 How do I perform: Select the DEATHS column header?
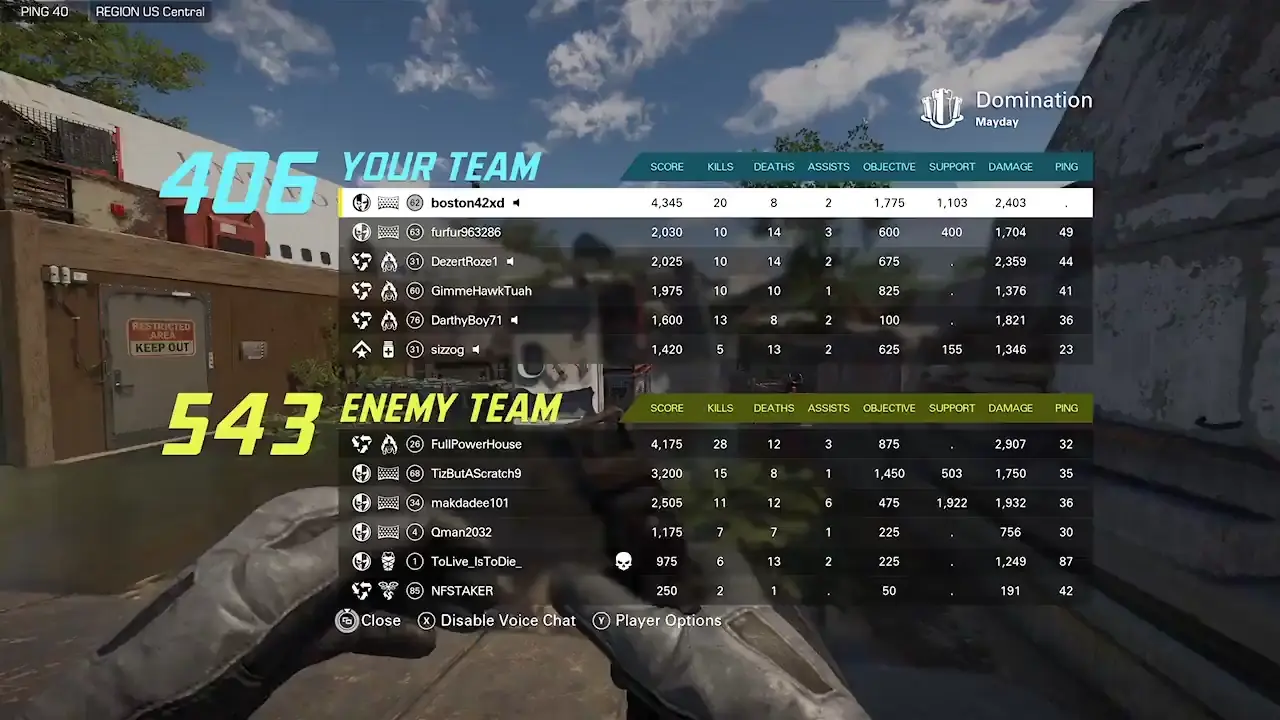(773, 167)
